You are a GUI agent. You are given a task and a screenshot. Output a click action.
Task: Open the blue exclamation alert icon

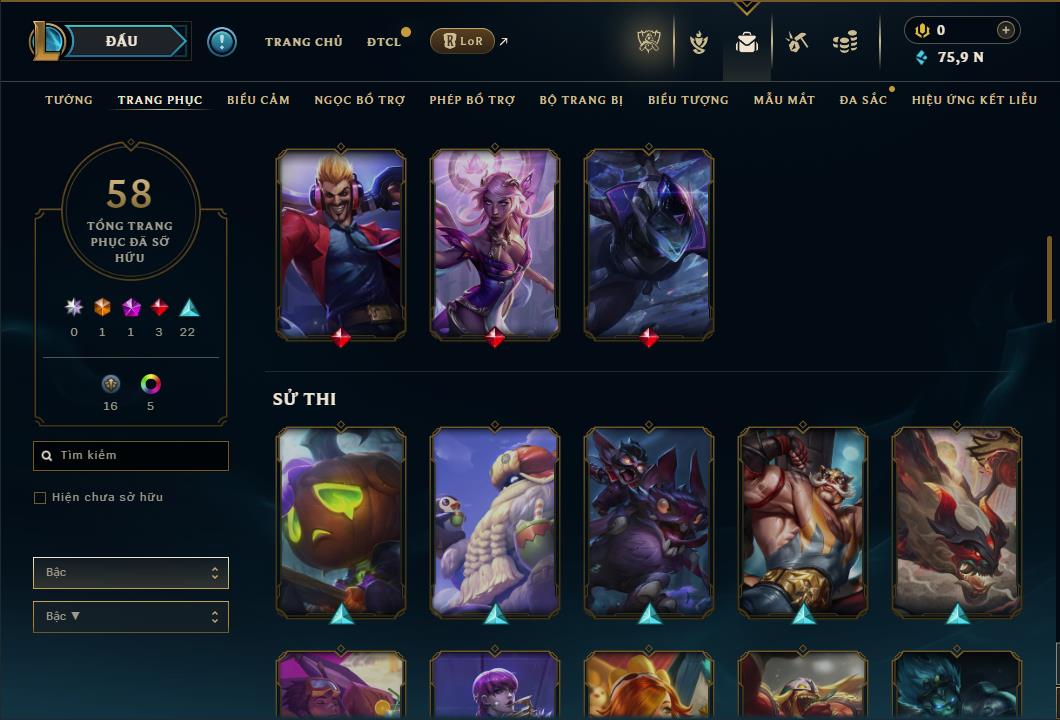pos(222,42)
